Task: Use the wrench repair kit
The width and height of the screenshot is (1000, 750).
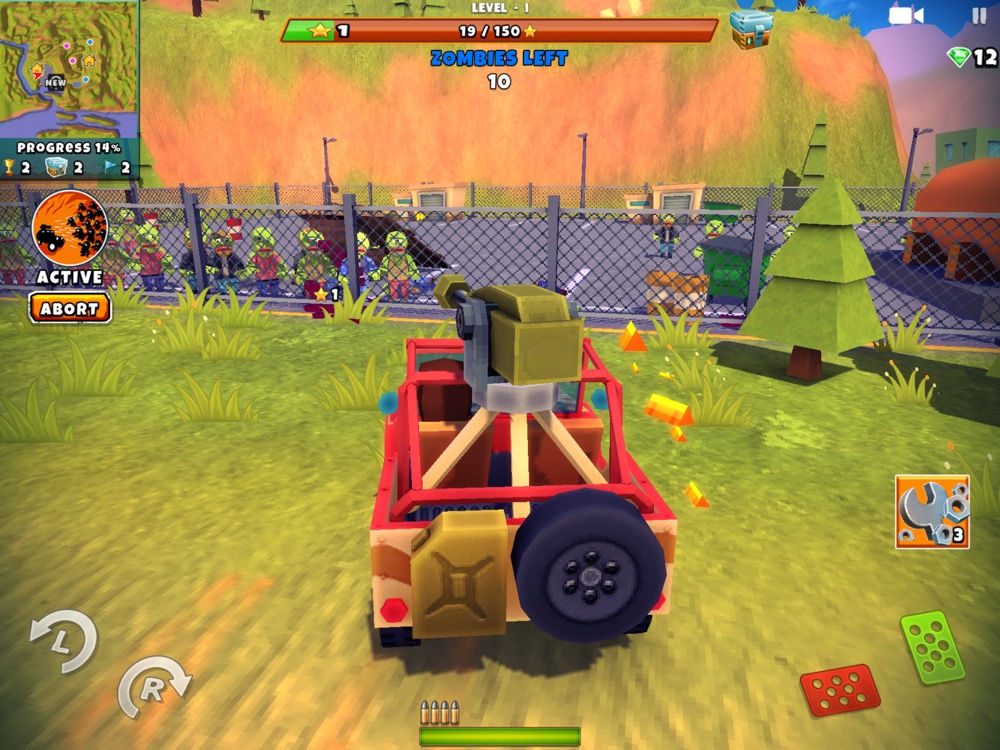Action: point(932,511)
